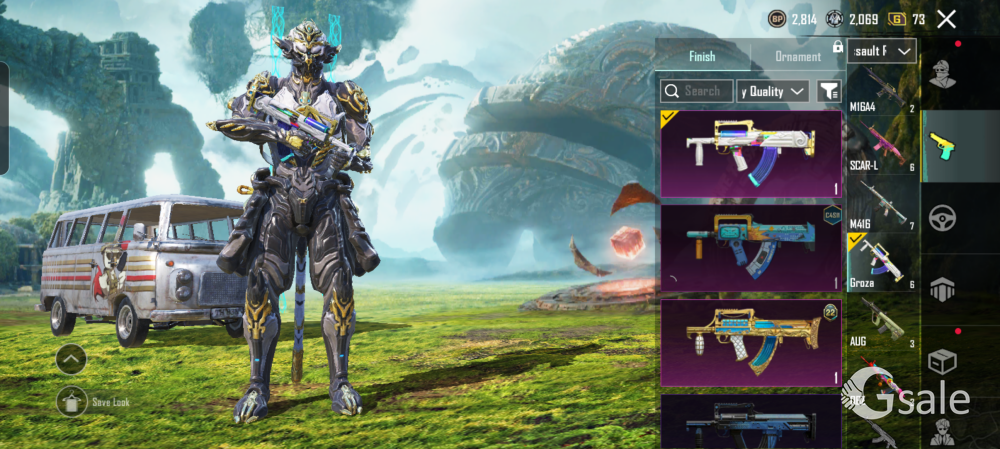Close the inventory screen
Screen dimensions: 1000x449
[x=946, y=19]
